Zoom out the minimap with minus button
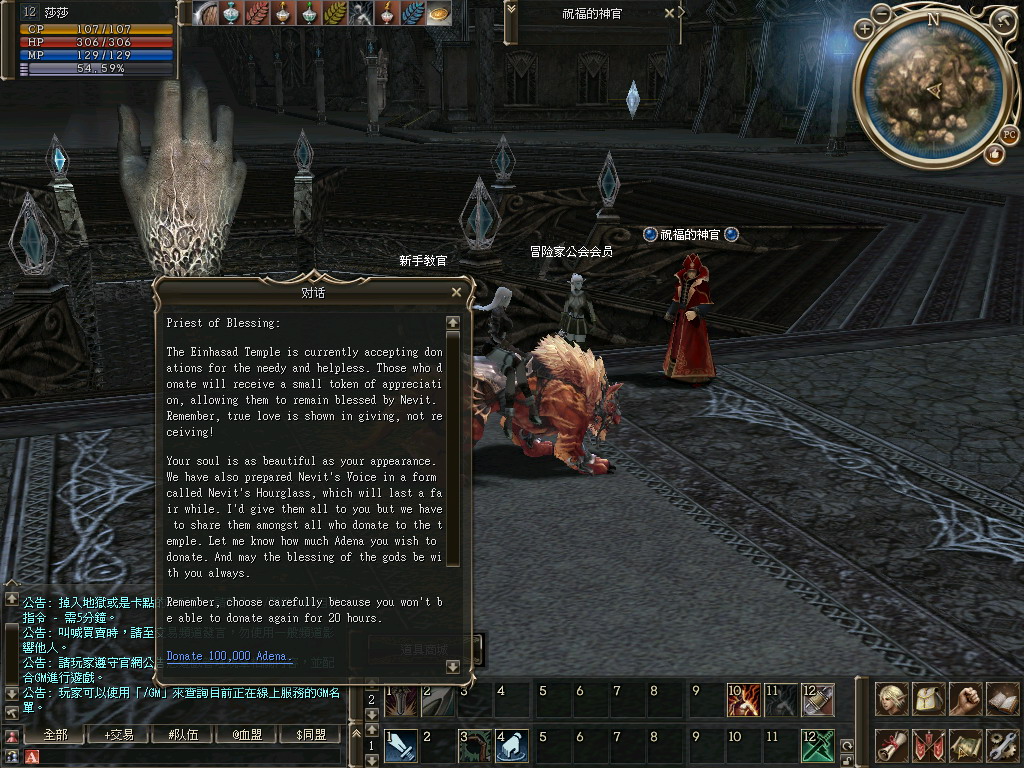This screenshot has height=768, width=1024. coord(882,14)
